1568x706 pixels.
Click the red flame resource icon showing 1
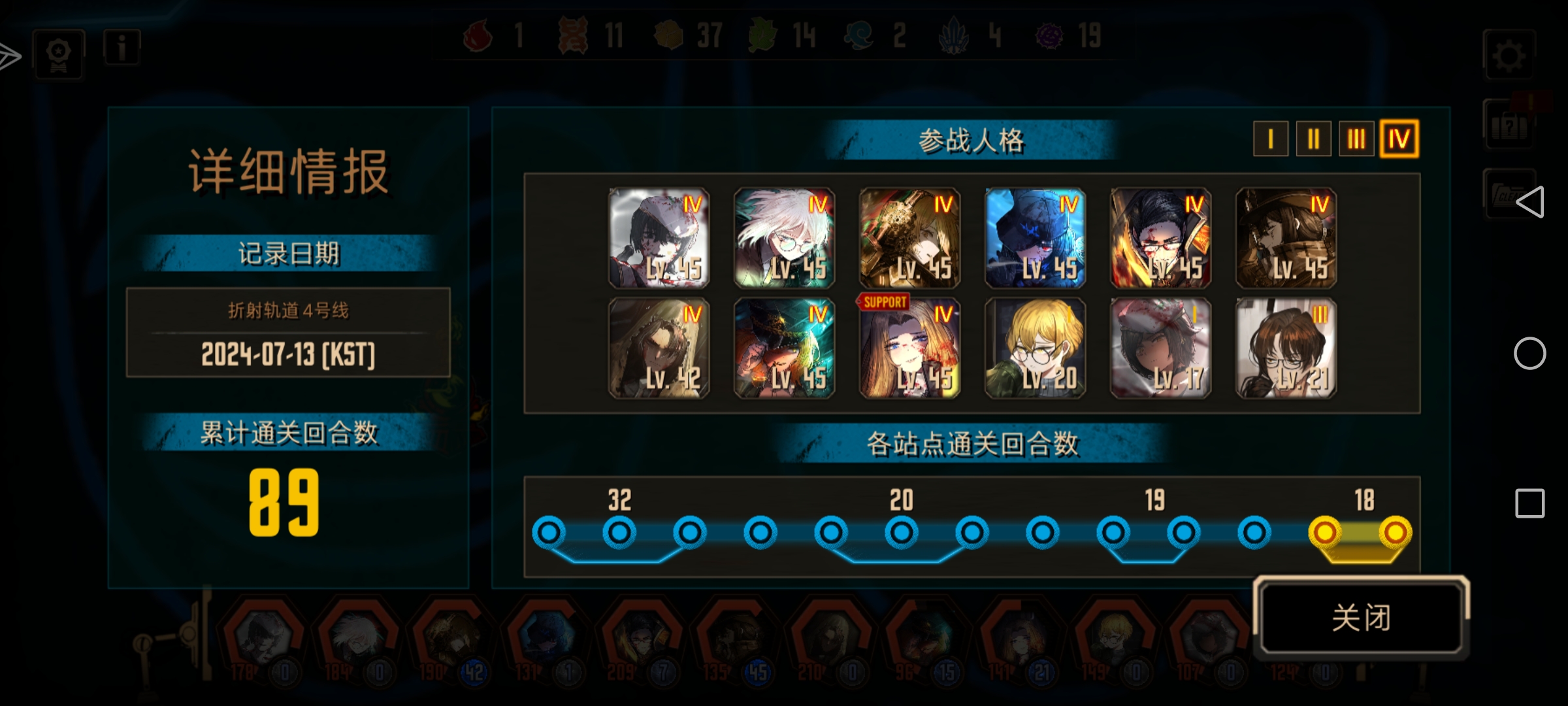pos(476,36)
